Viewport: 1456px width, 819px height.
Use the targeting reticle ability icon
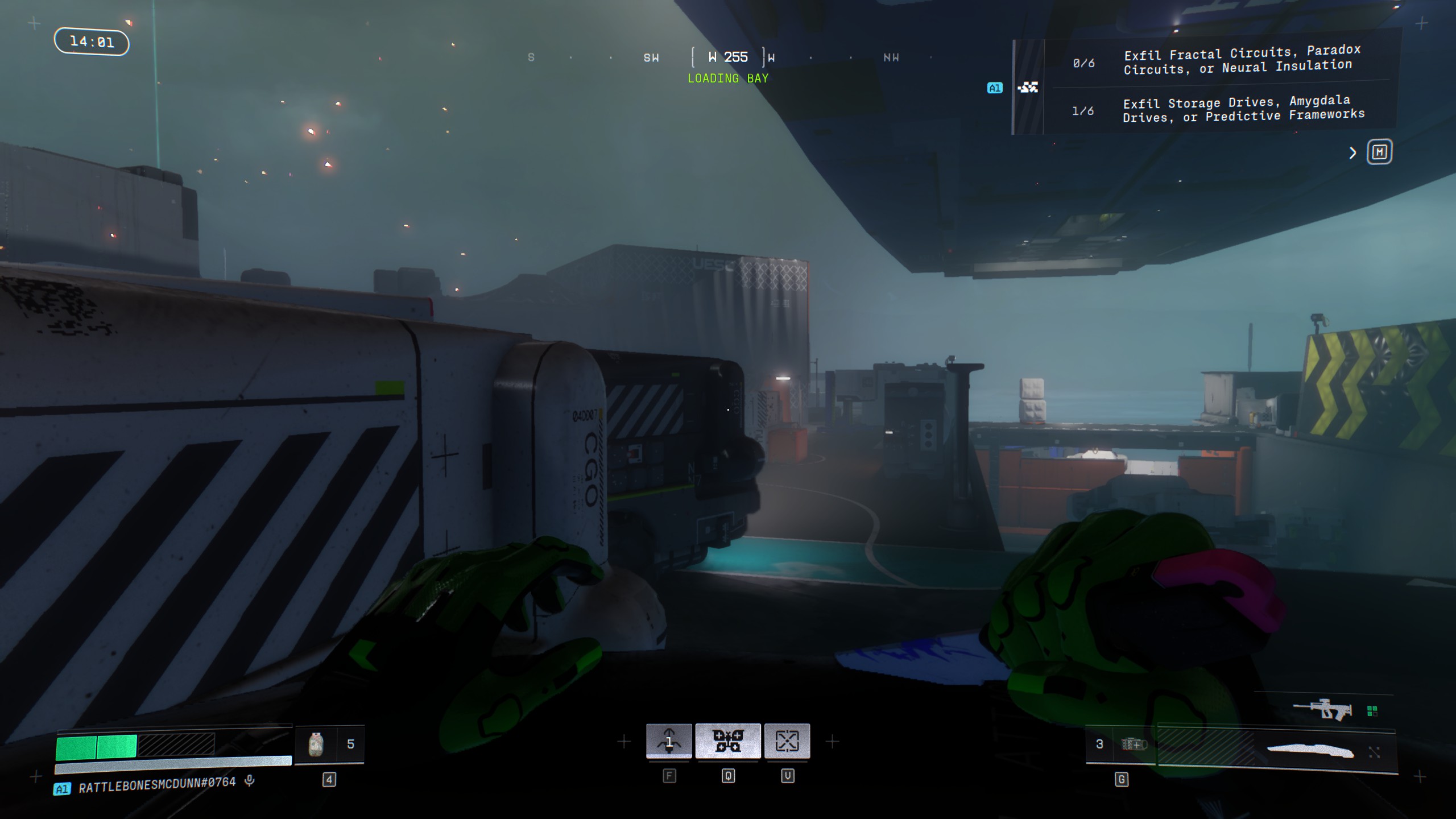coord(787,741)
